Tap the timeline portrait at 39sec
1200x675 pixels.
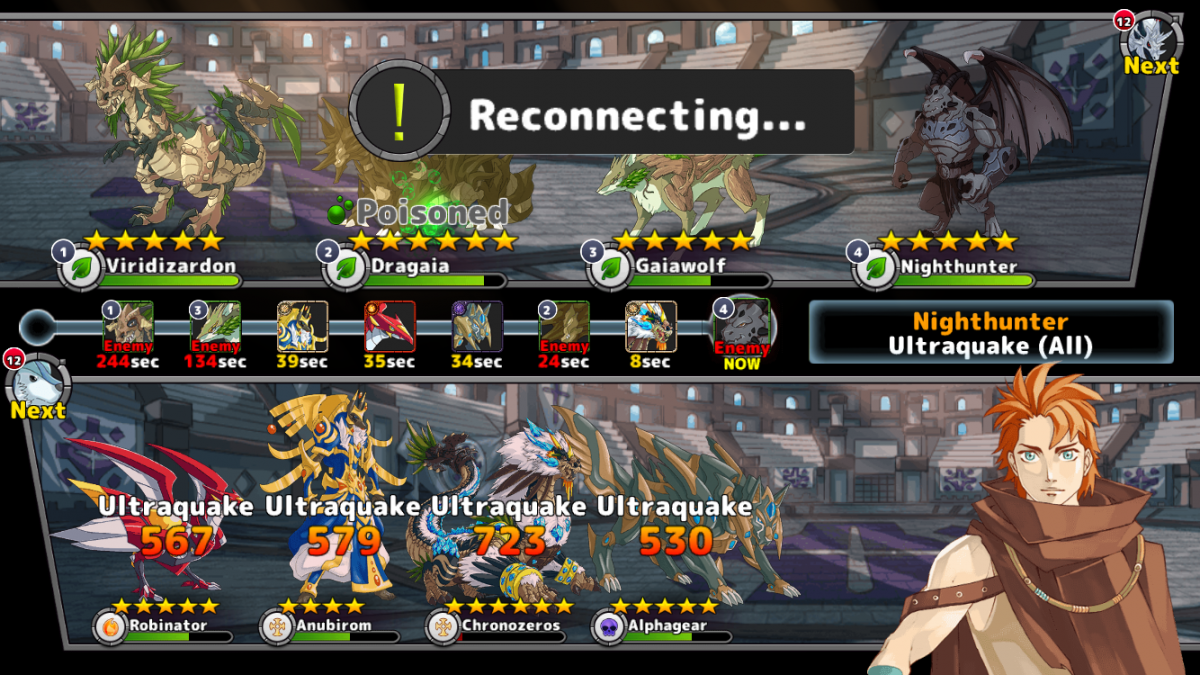[302, 327]
